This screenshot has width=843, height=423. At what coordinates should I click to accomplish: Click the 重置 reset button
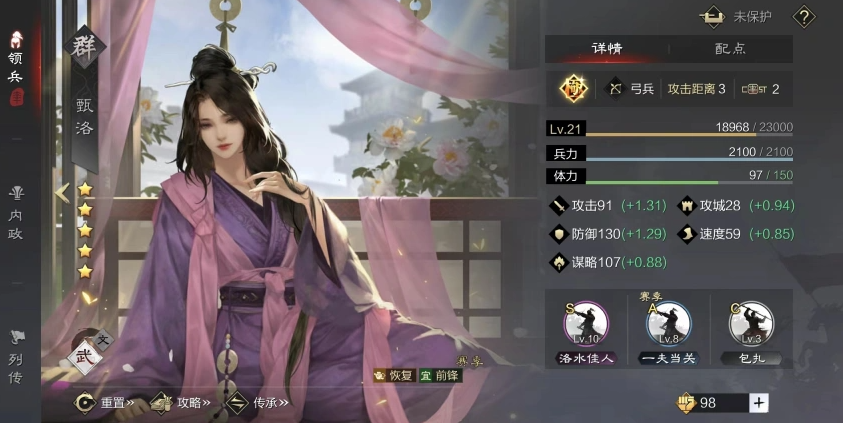(x=106, y=403)
